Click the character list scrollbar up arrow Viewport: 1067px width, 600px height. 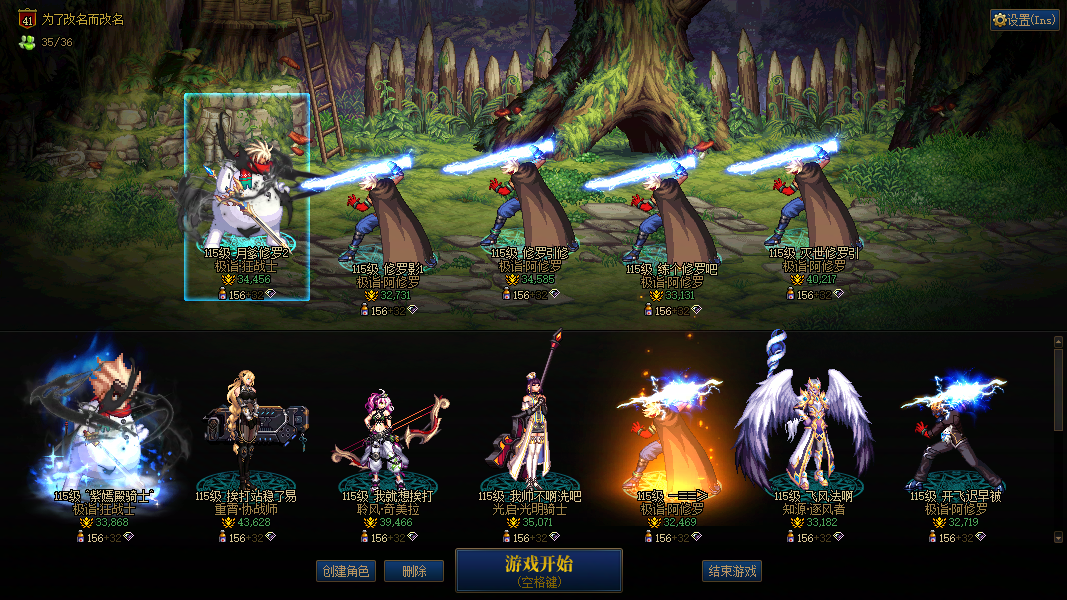pyautogui.click(x=1059, y=342)
